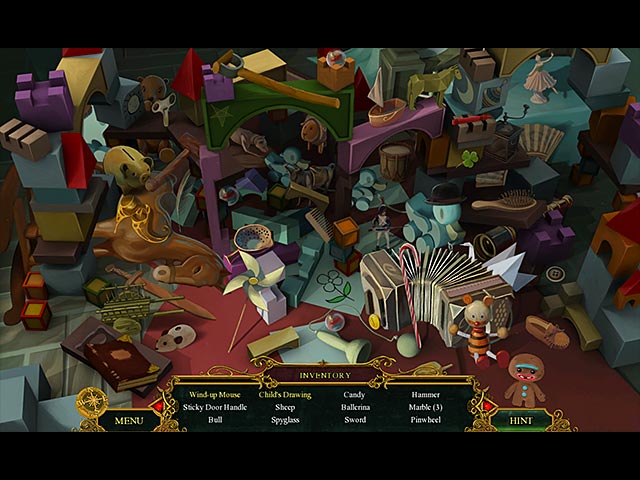Open the game Menu
This screenshot has height=480, width=640.
[129, 421]
